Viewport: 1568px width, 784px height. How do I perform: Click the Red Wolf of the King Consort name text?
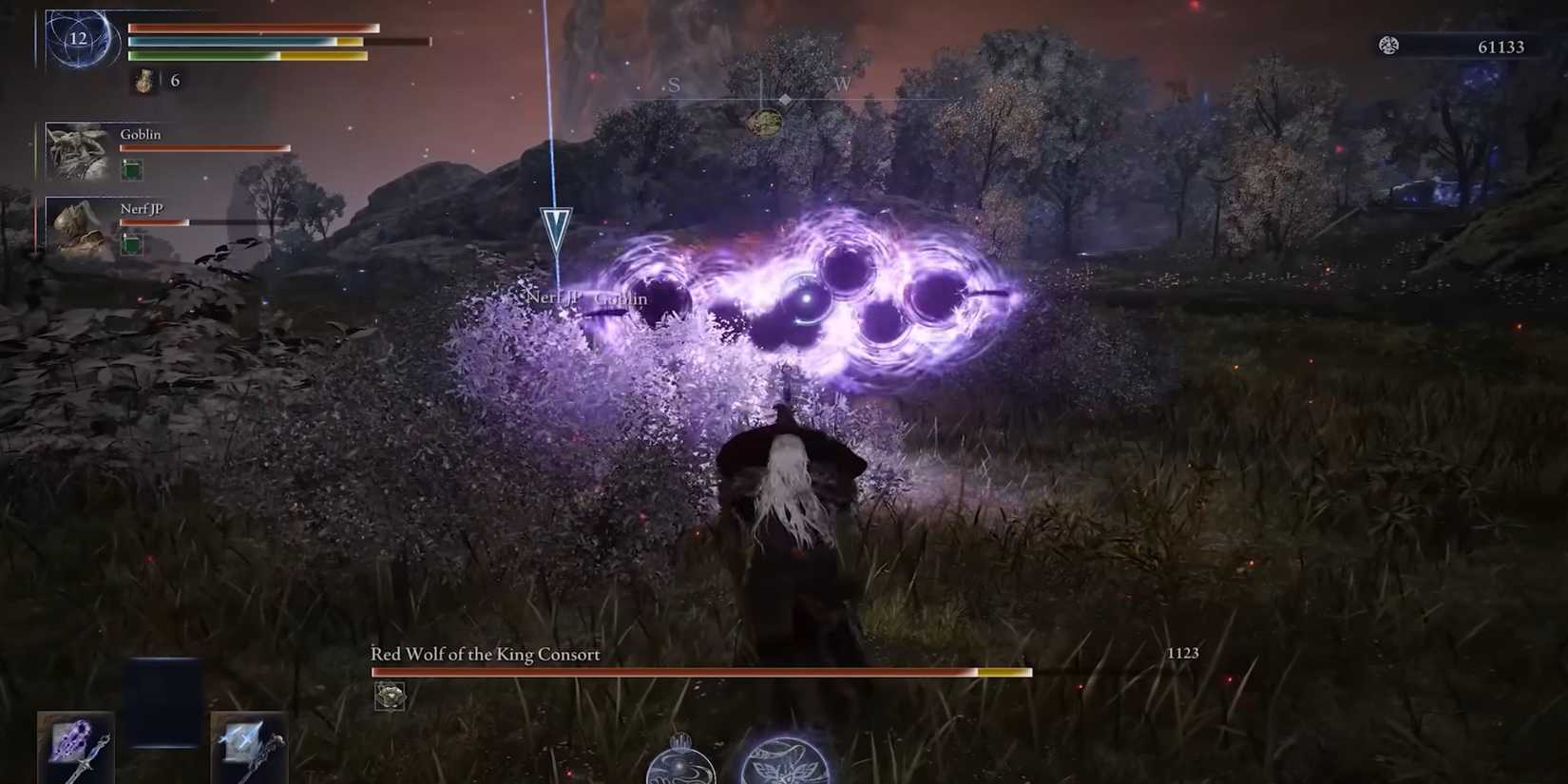tap(484, 655)
